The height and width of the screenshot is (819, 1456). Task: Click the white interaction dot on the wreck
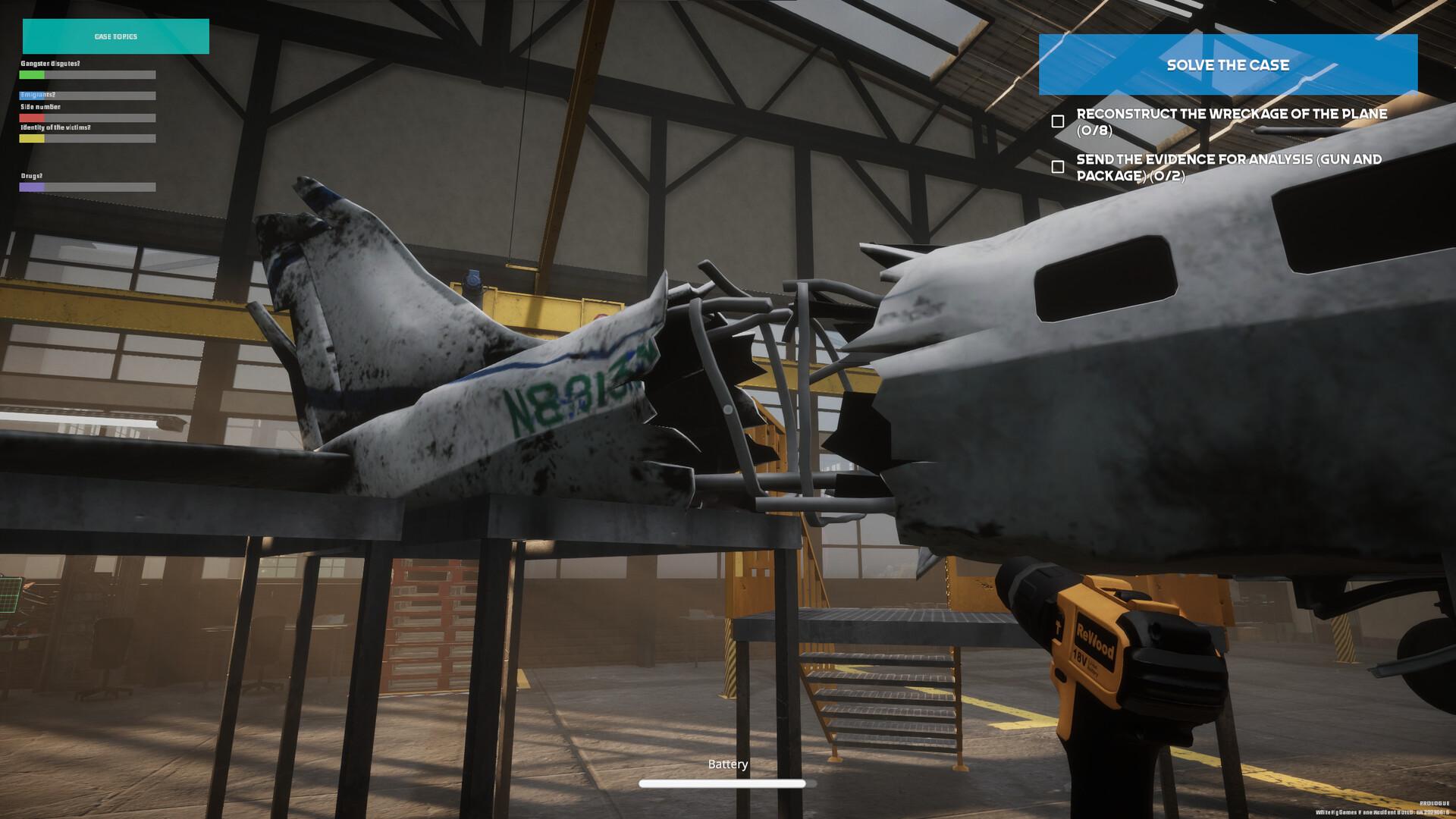(729, 410)
